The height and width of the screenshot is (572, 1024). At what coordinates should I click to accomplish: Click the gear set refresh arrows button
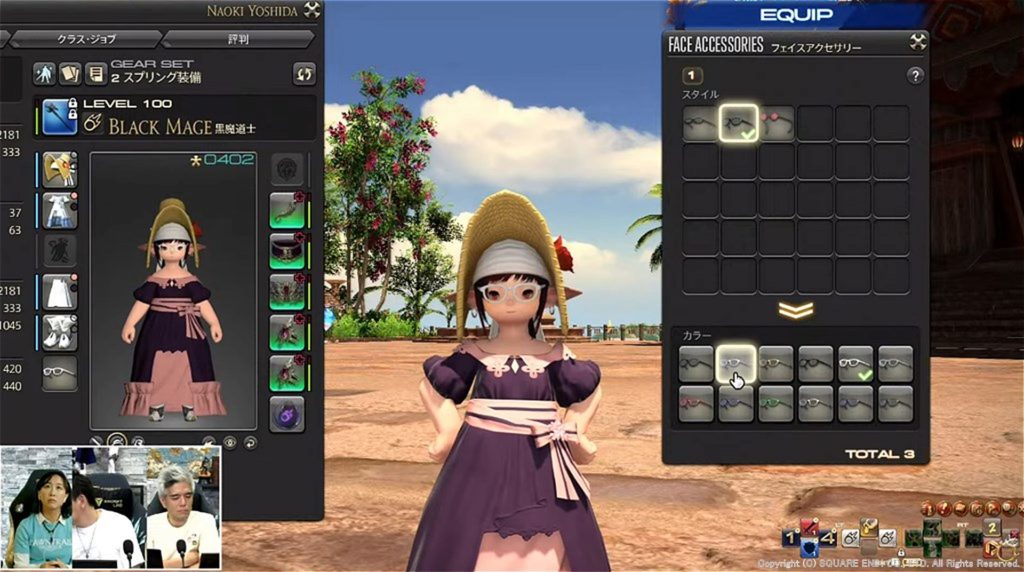pos(303,73)
